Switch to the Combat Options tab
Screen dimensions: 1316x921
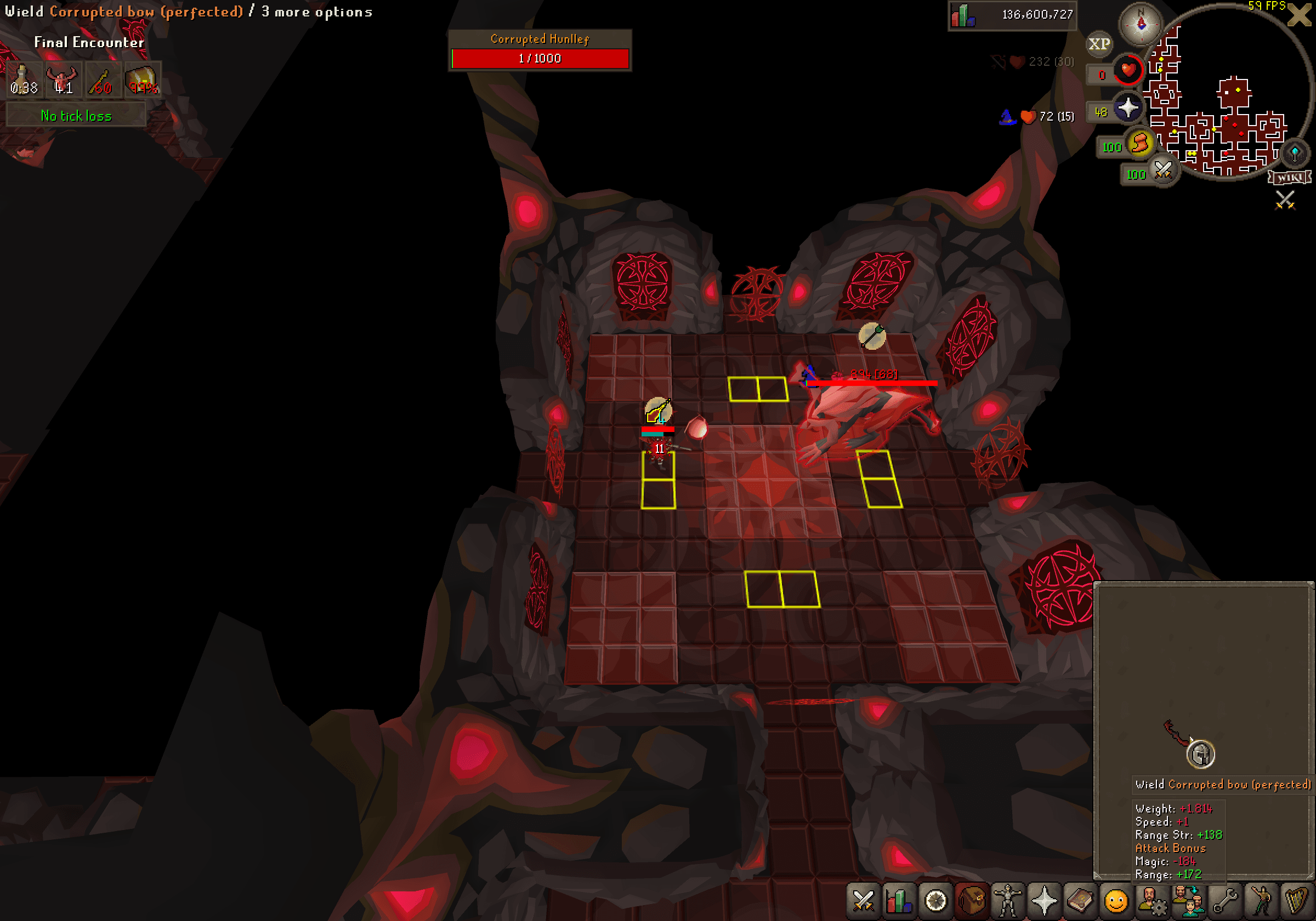[x=863, y=901]
